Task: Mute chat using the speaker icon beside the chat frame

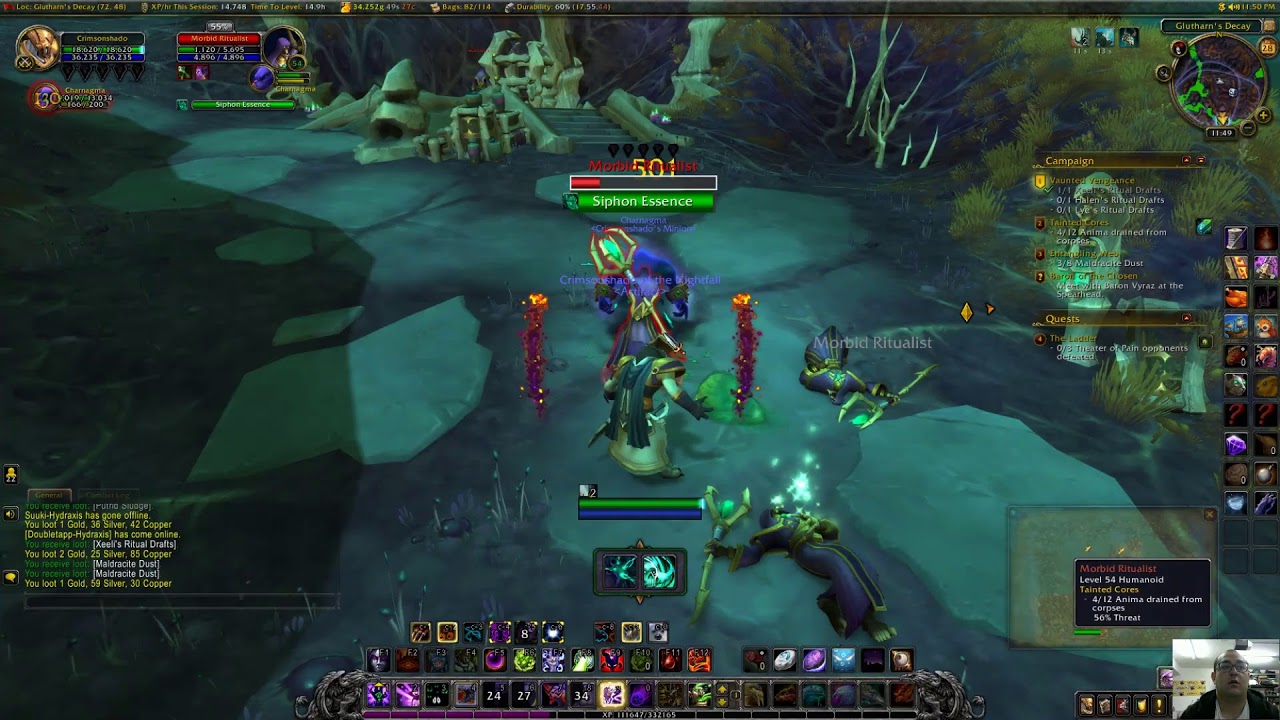Action: [x=10, y=513]
